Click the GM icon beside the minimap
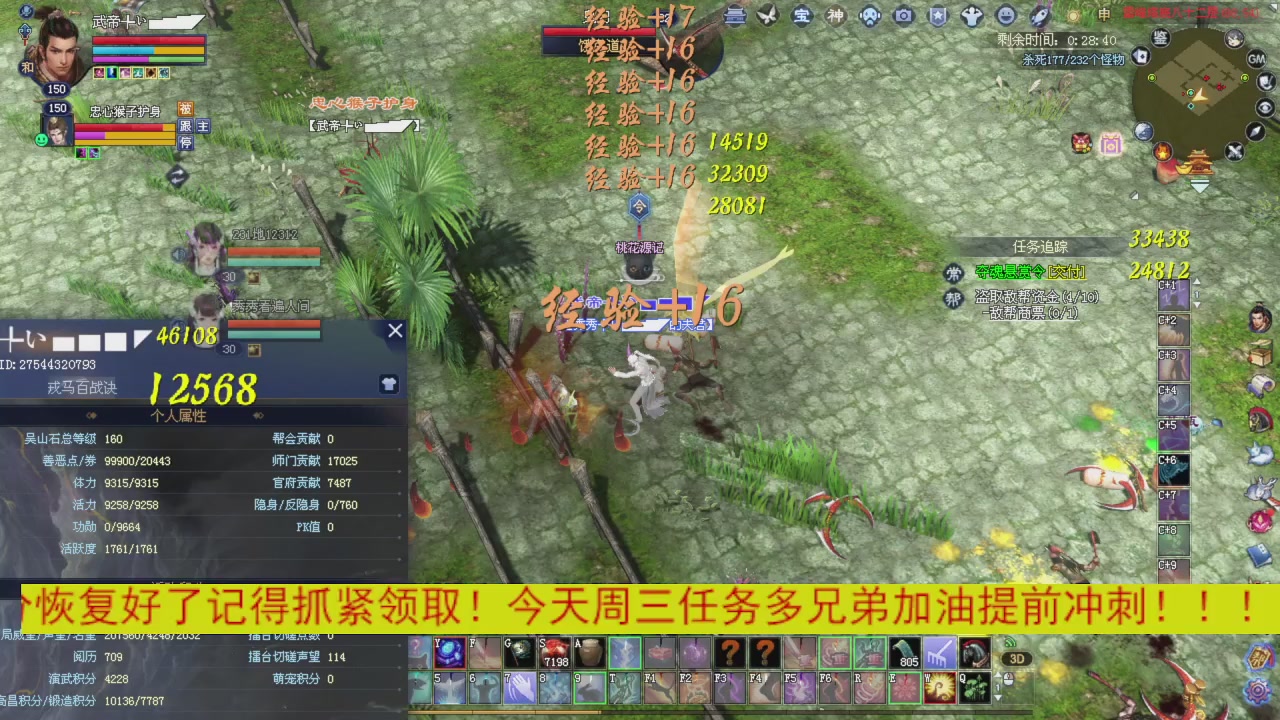The image size is (1280, 720). (1256, 59)
